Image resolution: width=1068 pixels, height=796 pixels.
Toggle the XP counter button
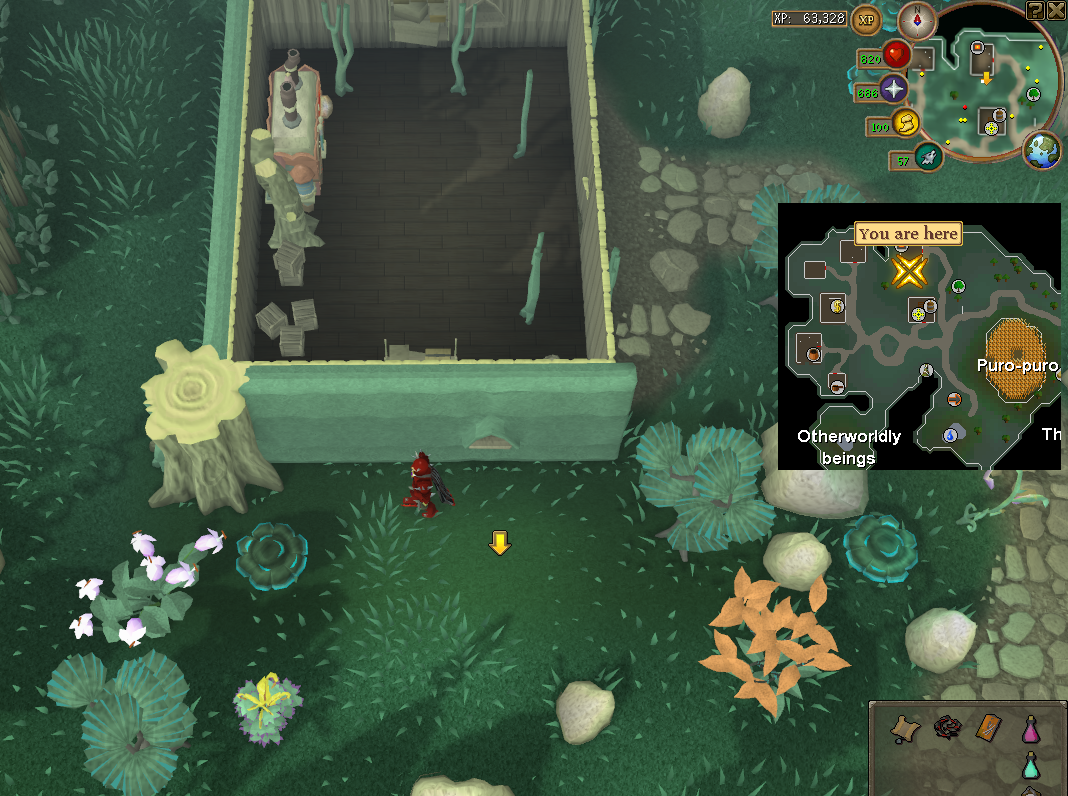864,19
